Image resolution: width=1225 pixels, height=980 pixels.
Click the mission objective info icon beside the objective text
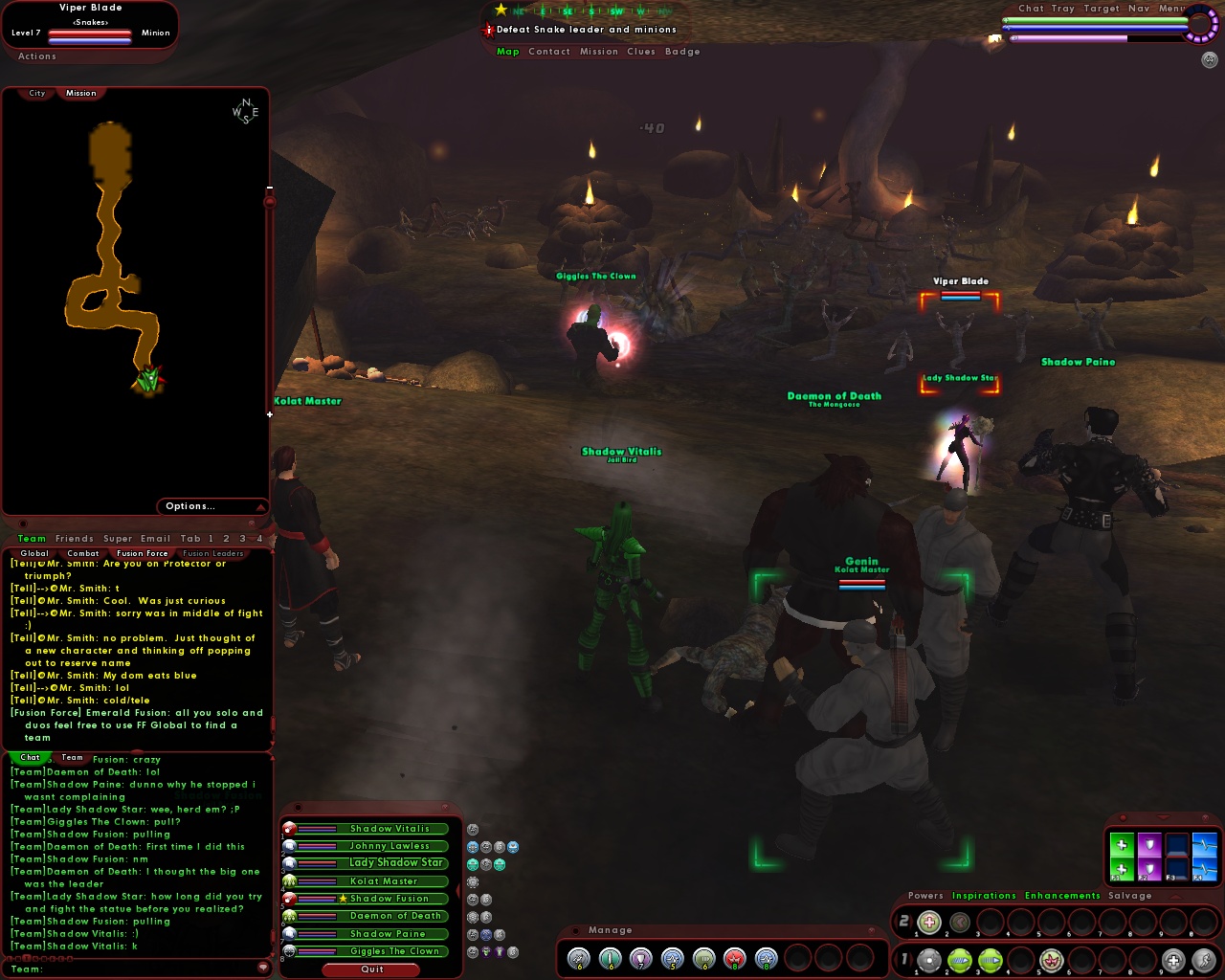(x=487, y=30)
